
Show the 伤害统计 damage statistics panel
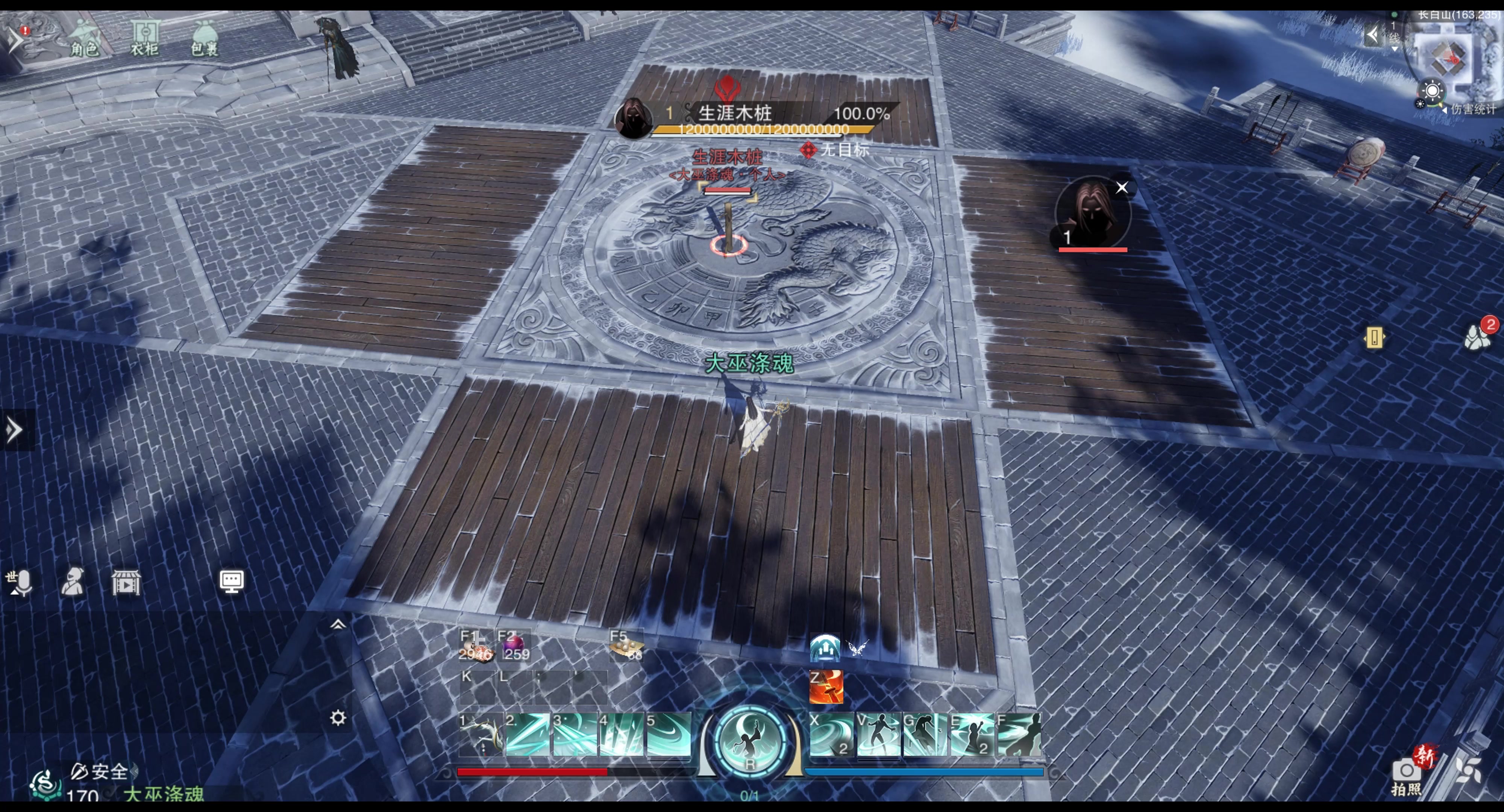(x=1471, y=109)
